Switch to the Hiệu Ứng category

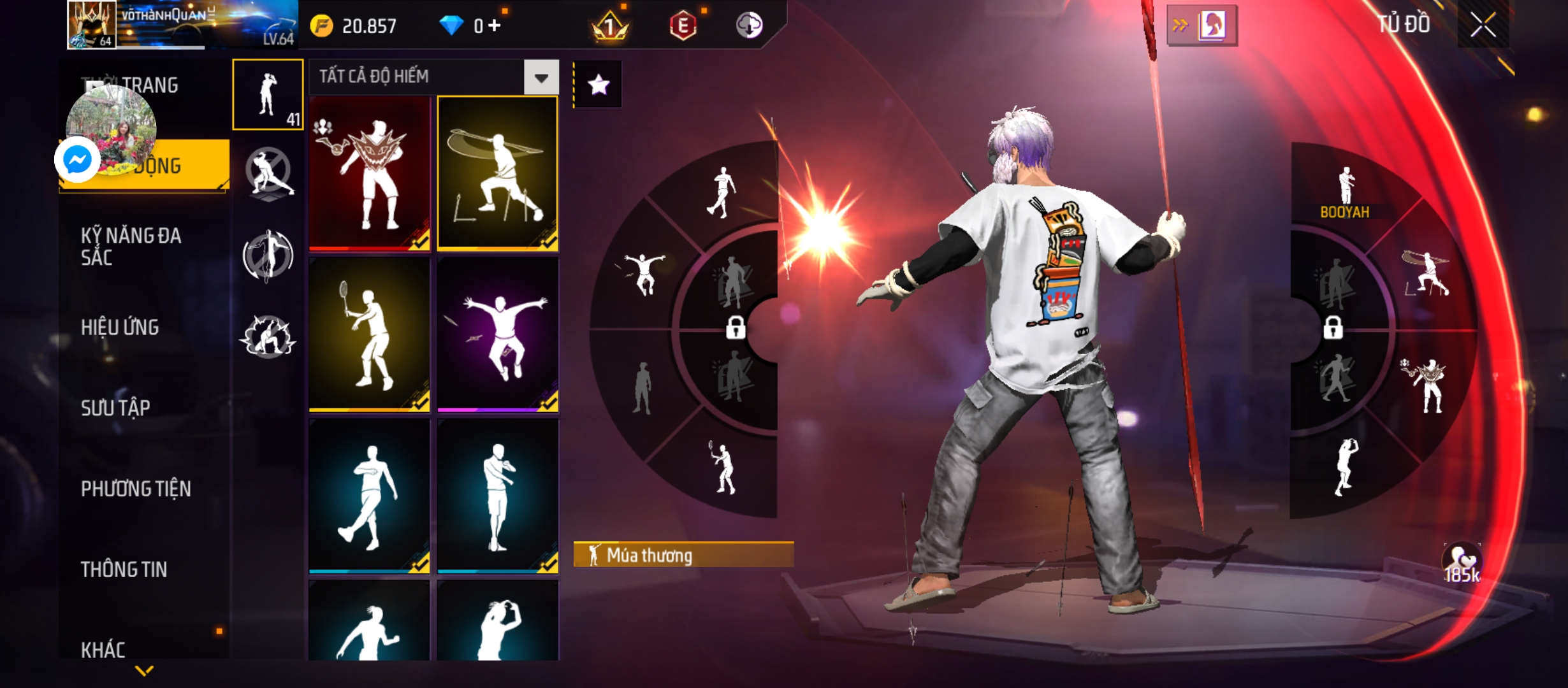120,327
